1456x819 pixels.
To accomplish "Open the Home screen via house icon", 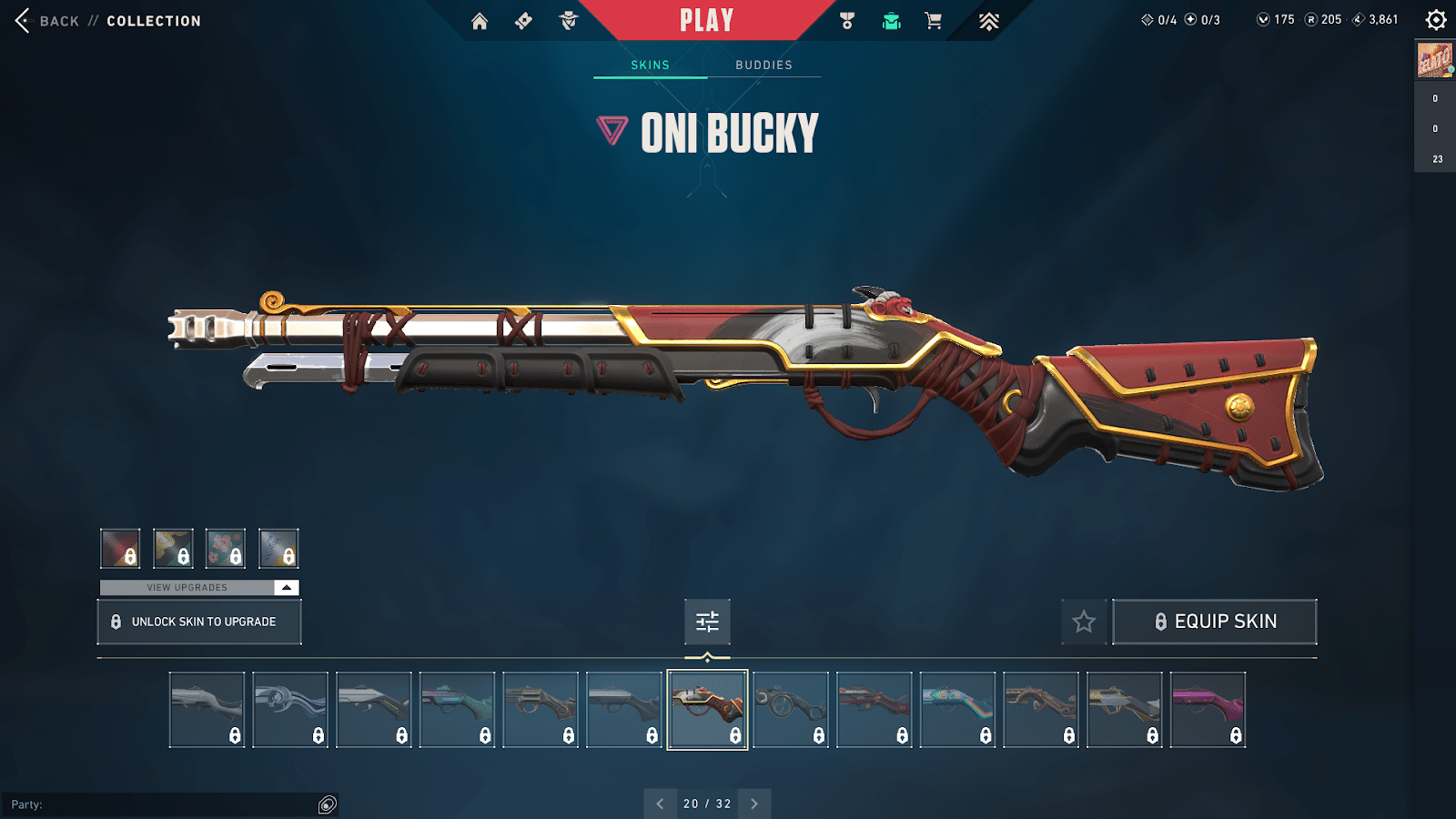I will tap(480, 20).
